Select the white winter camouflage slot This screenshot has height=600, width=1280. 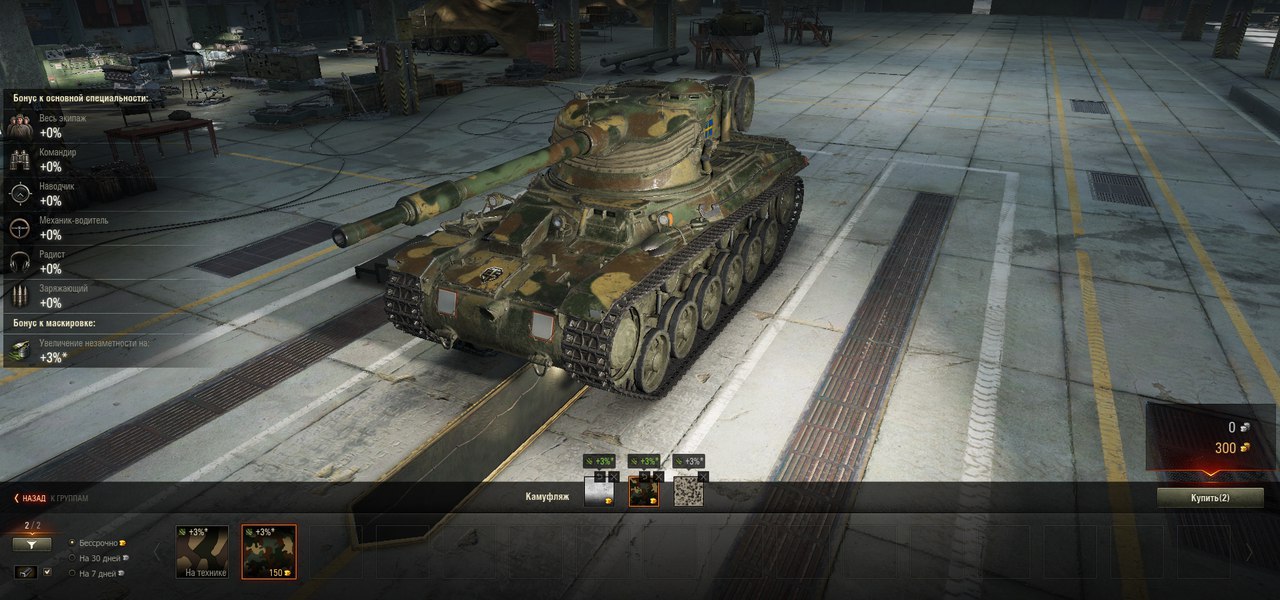click(598, 491)
